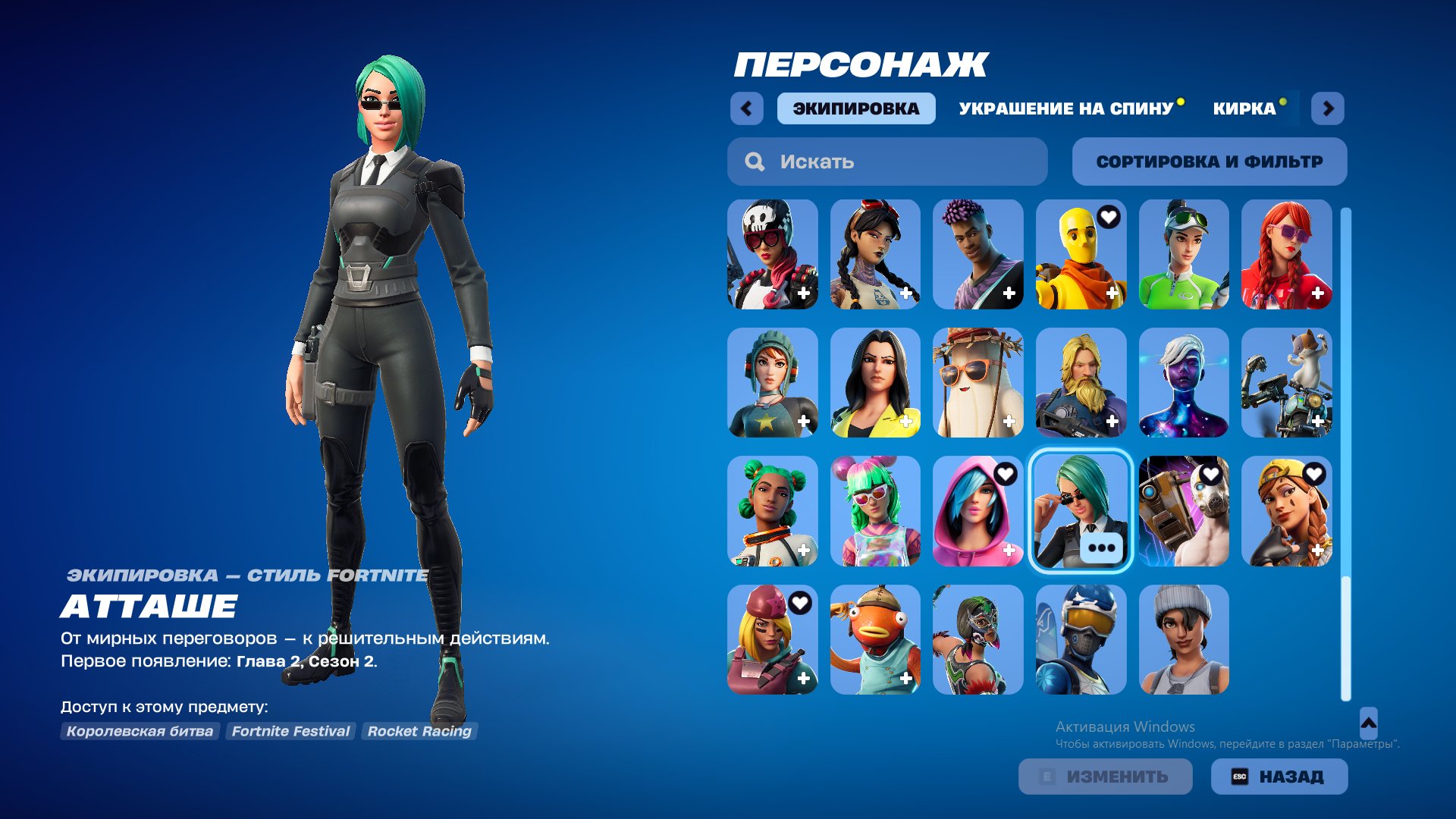Click the right chevron to see more tabs

coord(1329,108)
